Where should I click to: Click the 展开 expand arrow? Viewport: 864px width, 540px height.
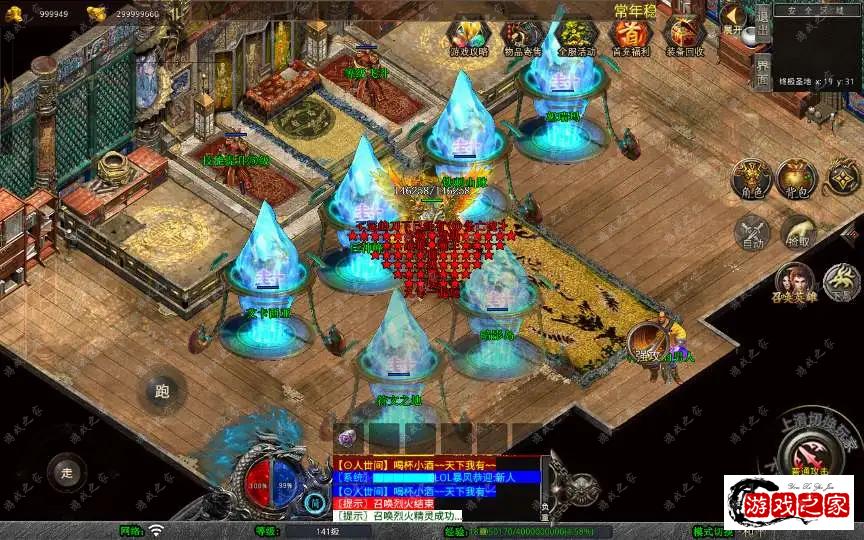(x=735, y=18)
